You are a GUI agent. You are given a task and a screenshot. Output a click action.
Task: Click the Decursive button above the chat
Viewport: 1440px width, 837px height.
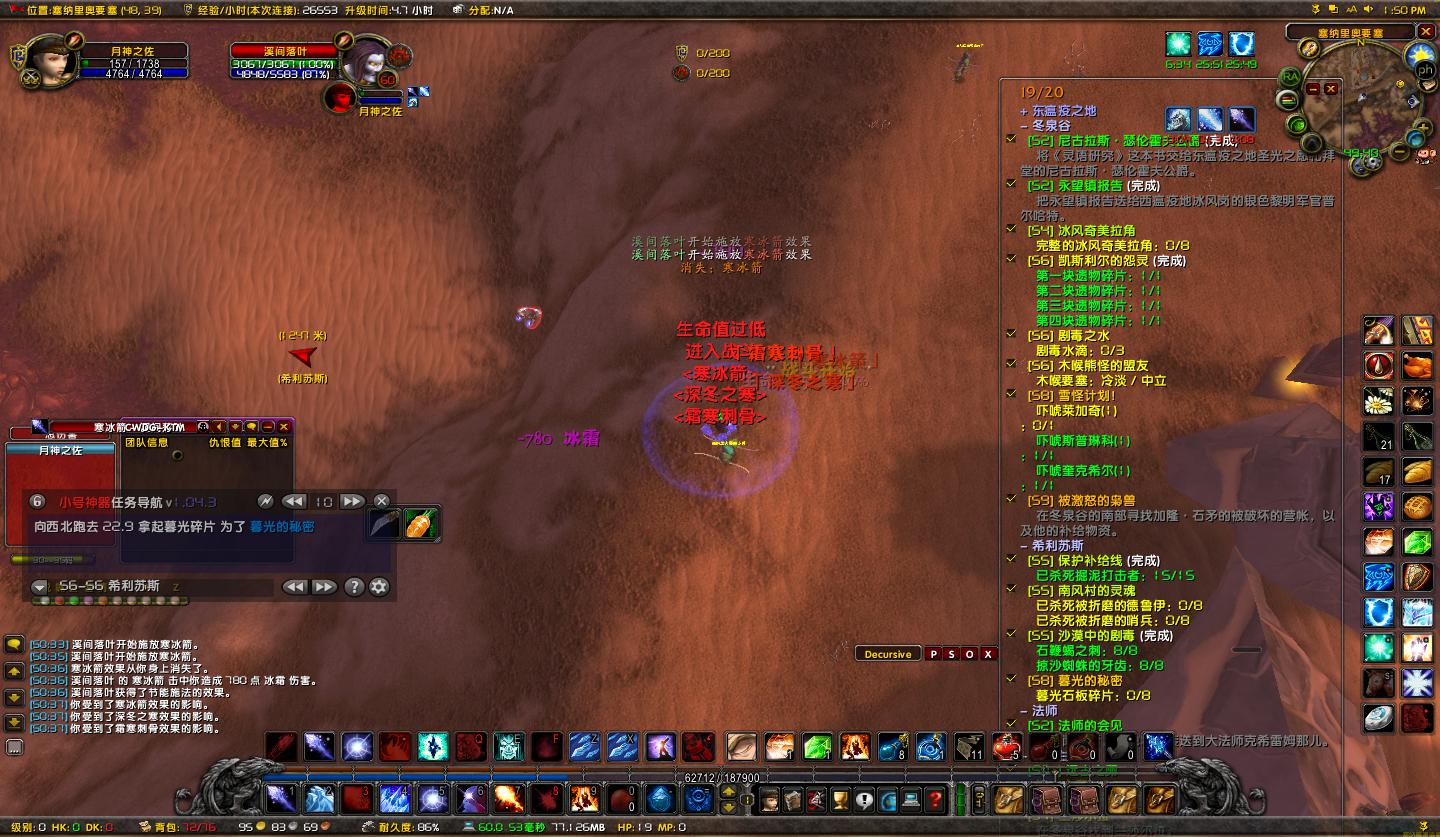click(x=886, y=653)
